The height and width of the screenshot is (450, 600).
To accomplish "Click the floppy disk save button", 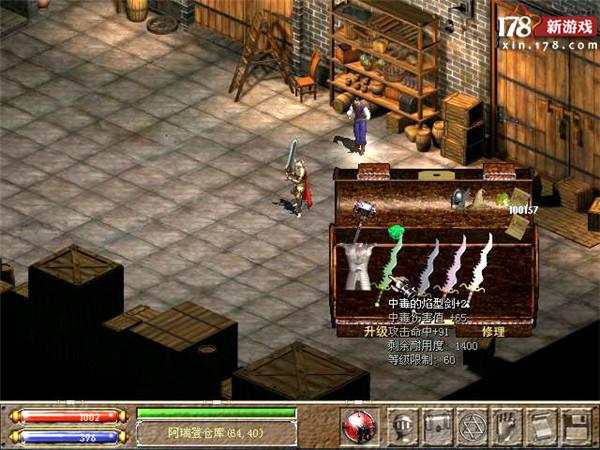I will click(574, 425).
